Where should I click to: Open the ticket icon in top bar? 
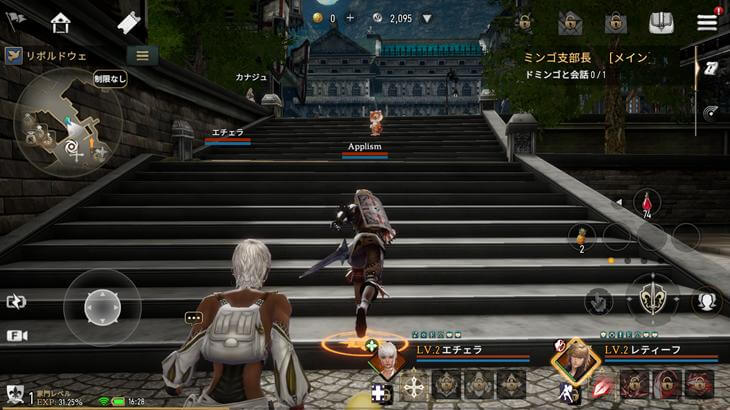point(128,22)
